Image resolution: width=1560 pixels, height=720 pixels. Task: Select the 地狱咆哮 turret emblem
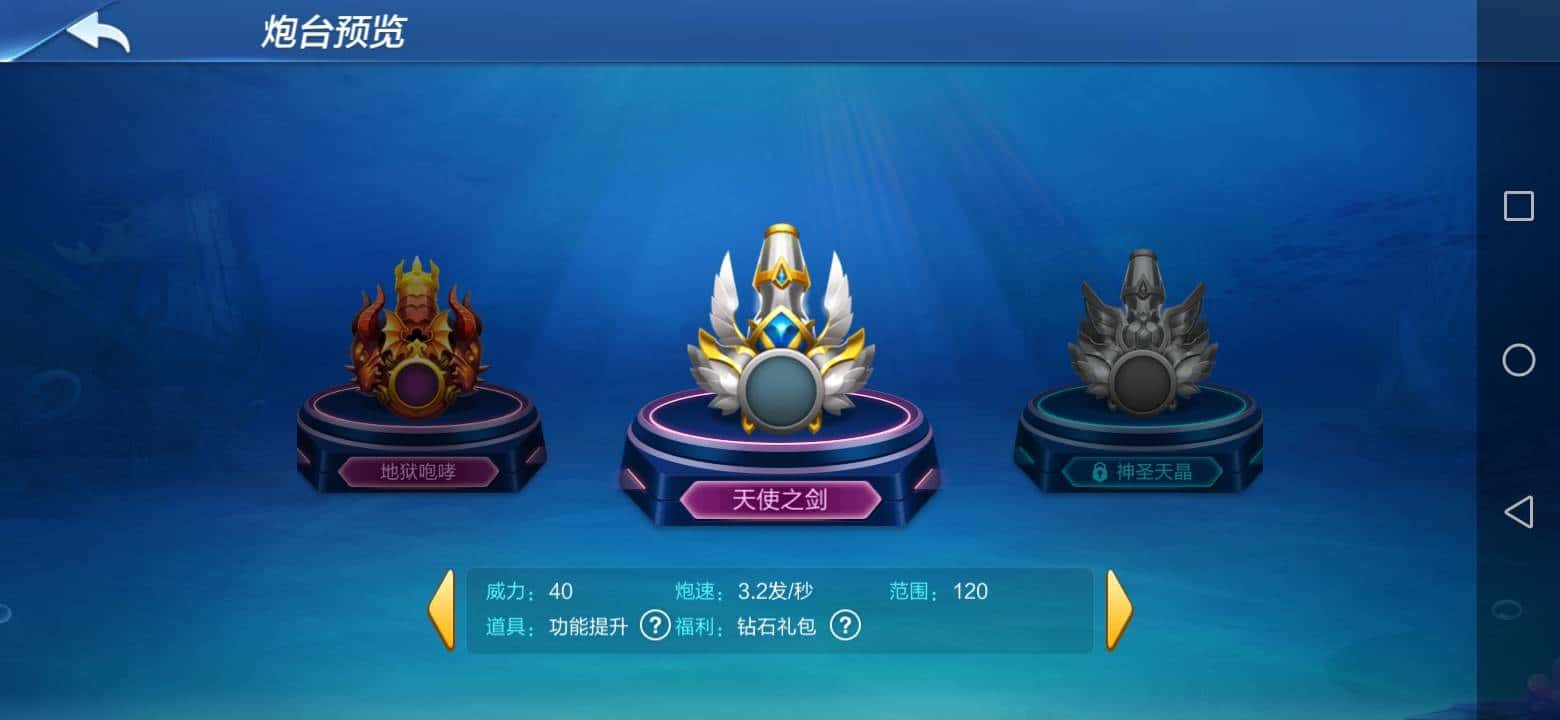pyautogui.click(x=415, y=345)
